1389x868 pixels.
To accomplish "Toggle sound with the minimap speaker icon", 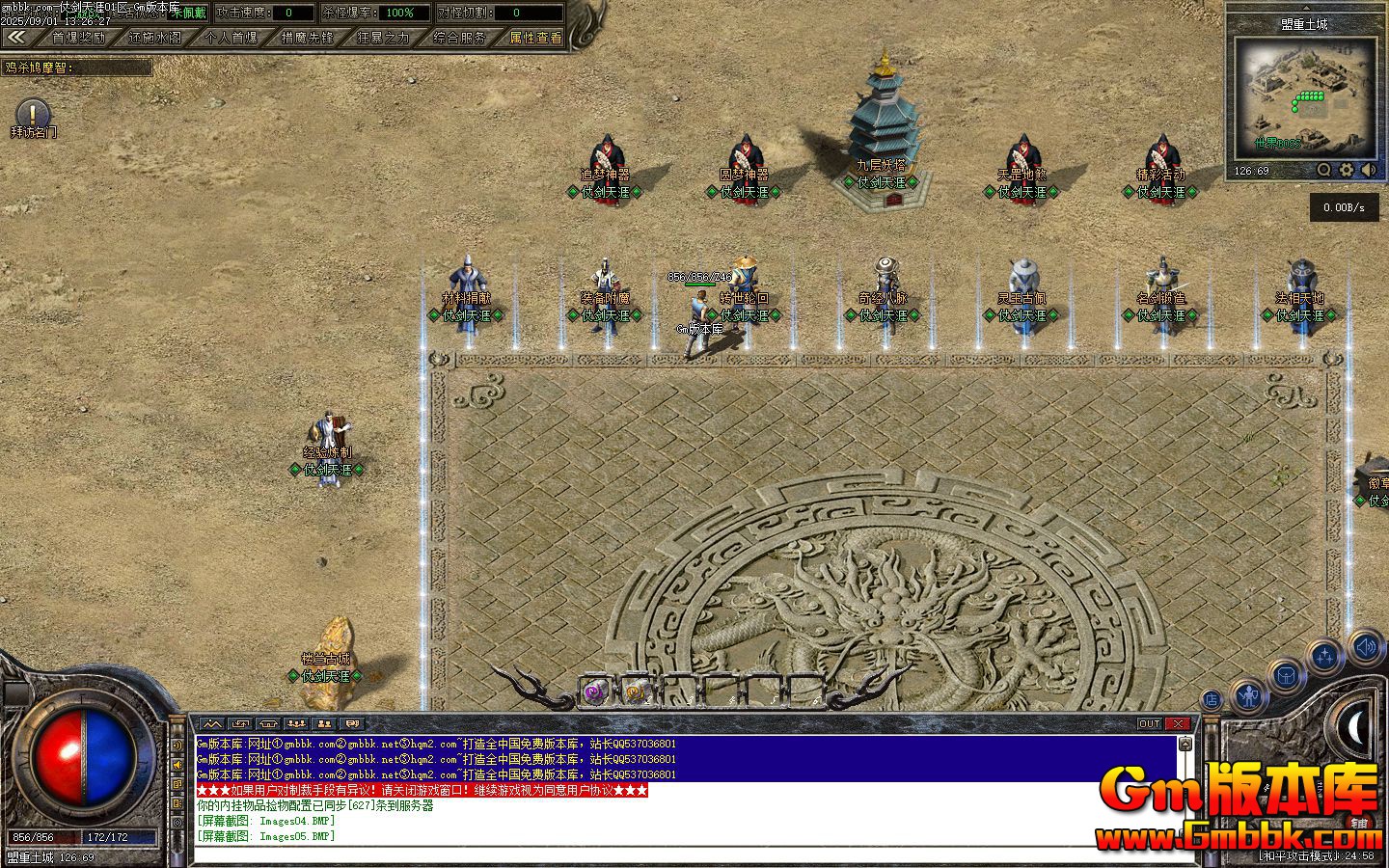I will coord(1369,170).
